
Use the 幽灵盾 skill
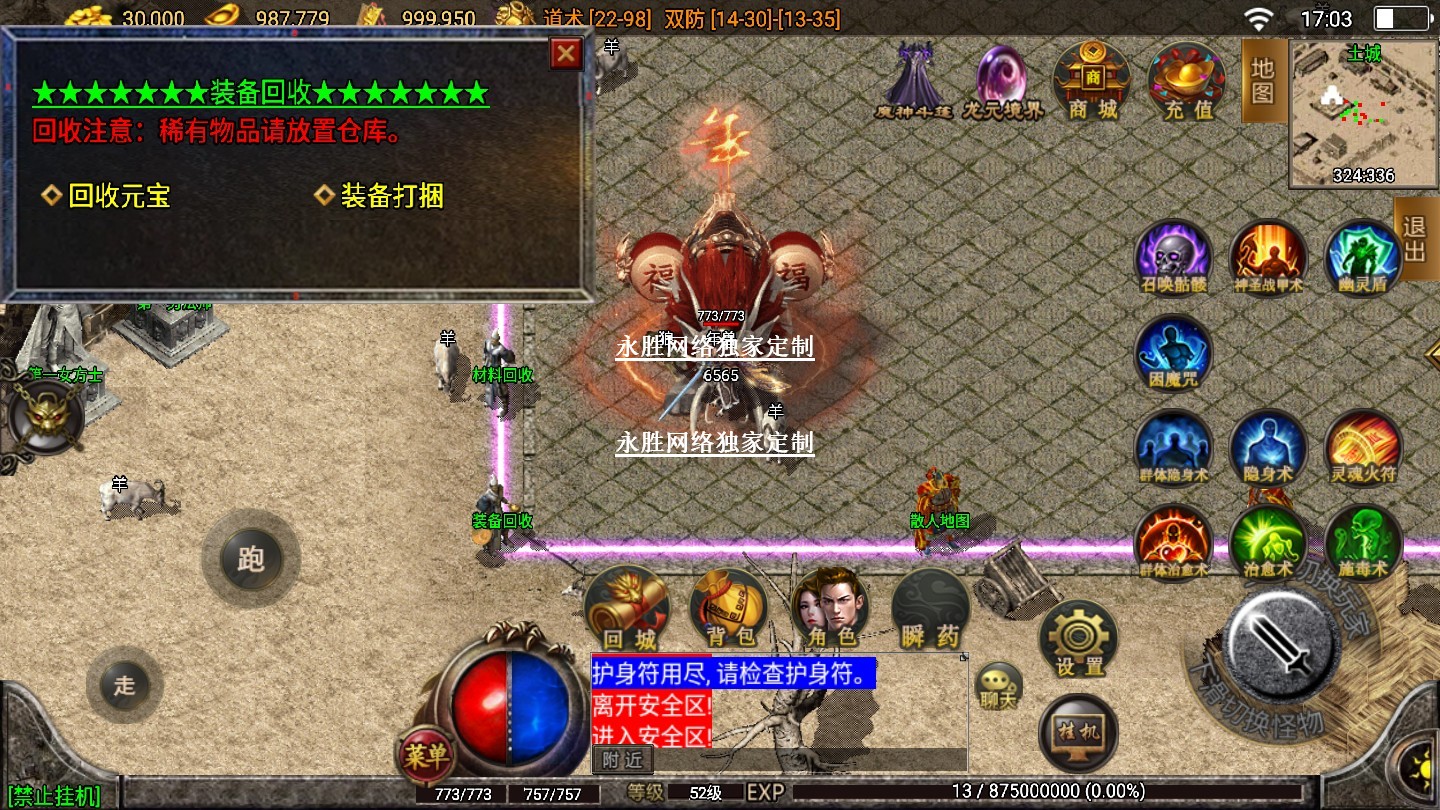click(1362, 257)
